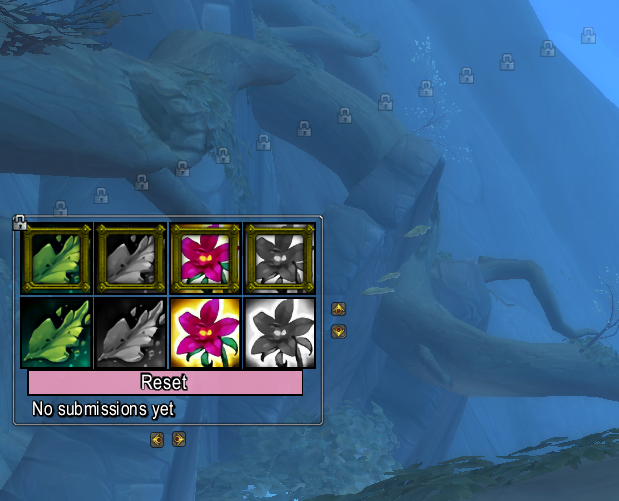Select the glowing pink flower icon
The image size is (619, 501).
tap(205, 333)
